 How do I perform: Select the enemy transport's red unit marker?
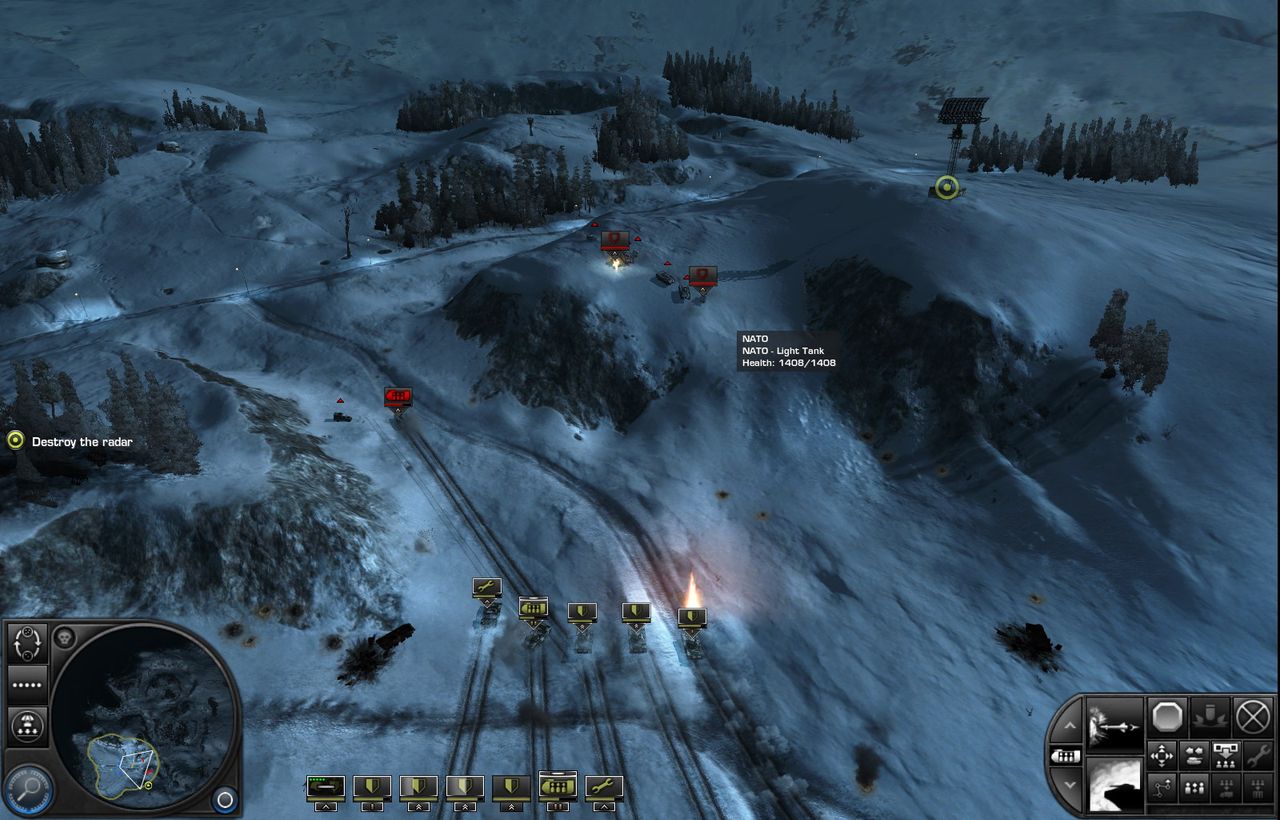[x=398, y=397]
